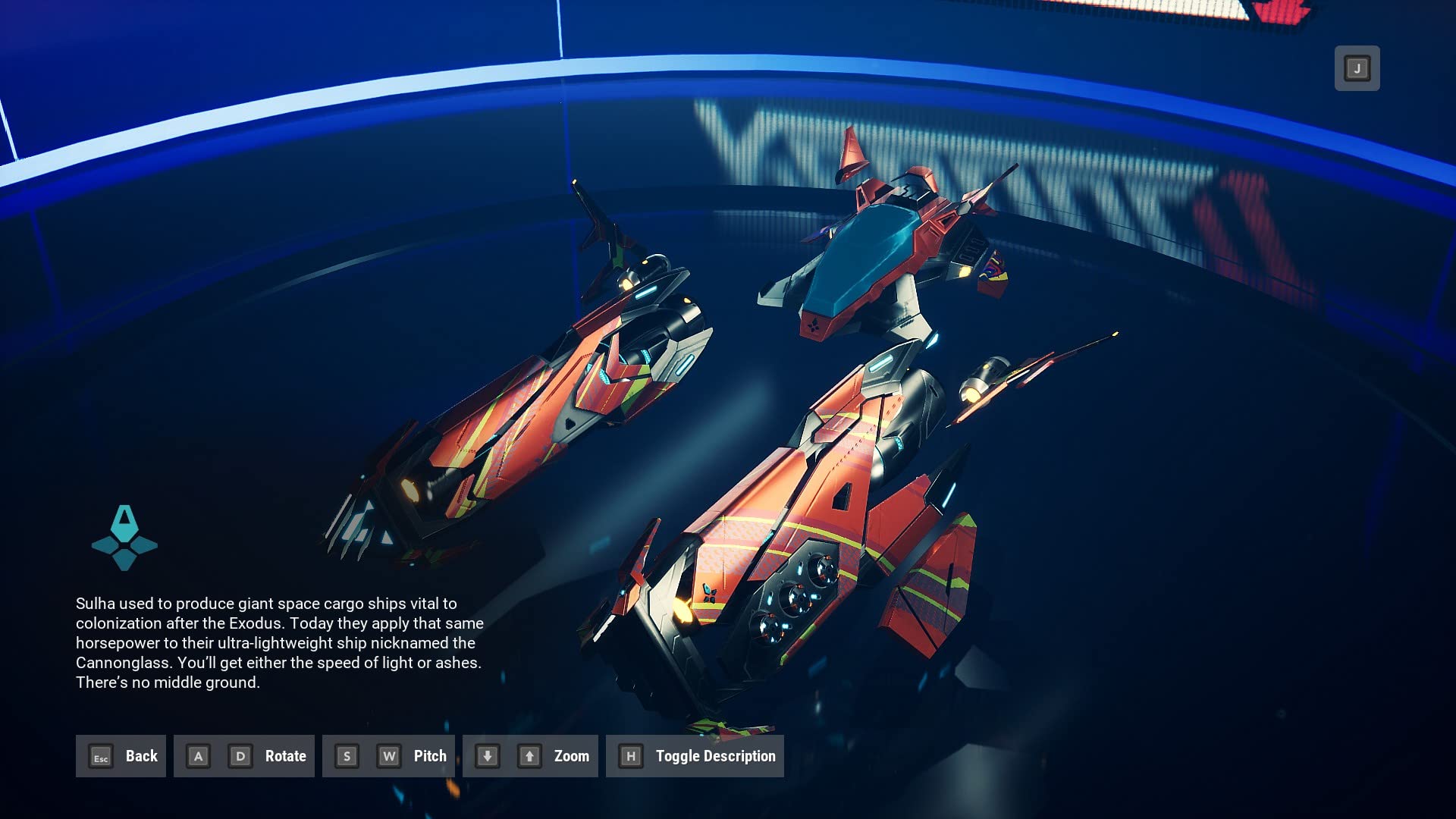Expand the Cannonglass ship details
This screenshot has width=1456, height=819.
695,756
